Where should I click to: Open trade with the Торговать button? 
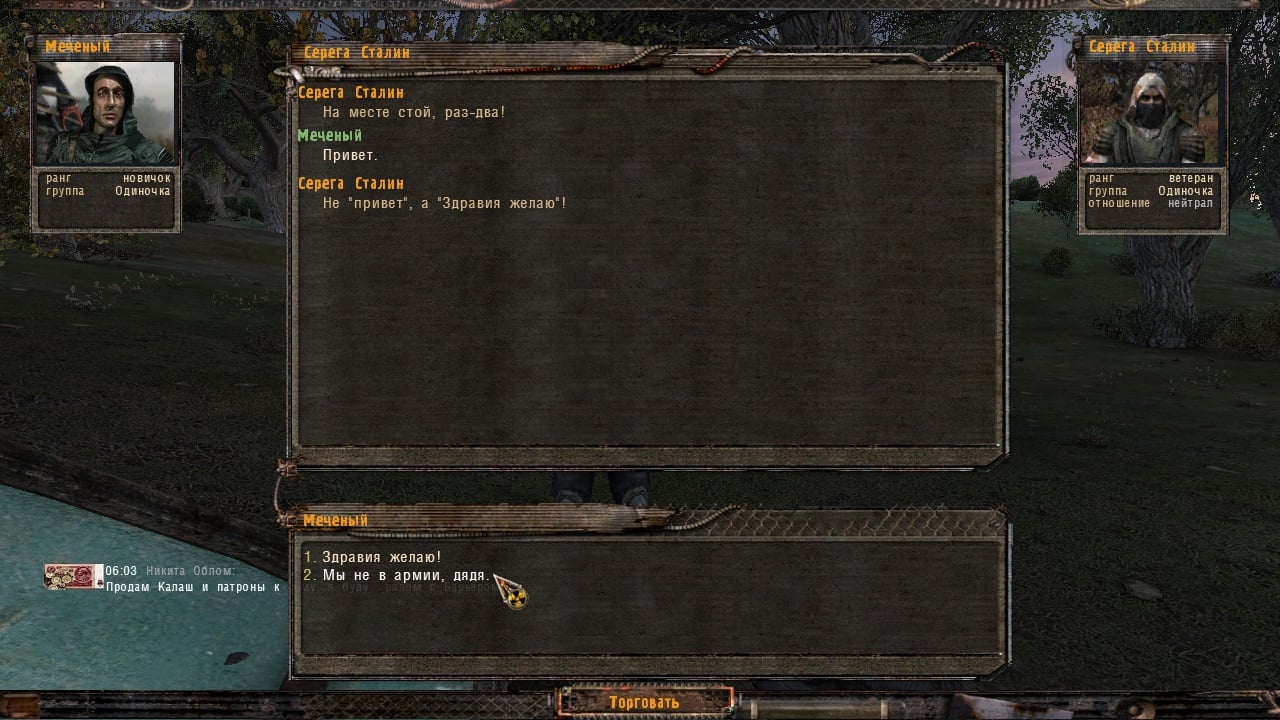pyautogui.click(x=645, y=701)
